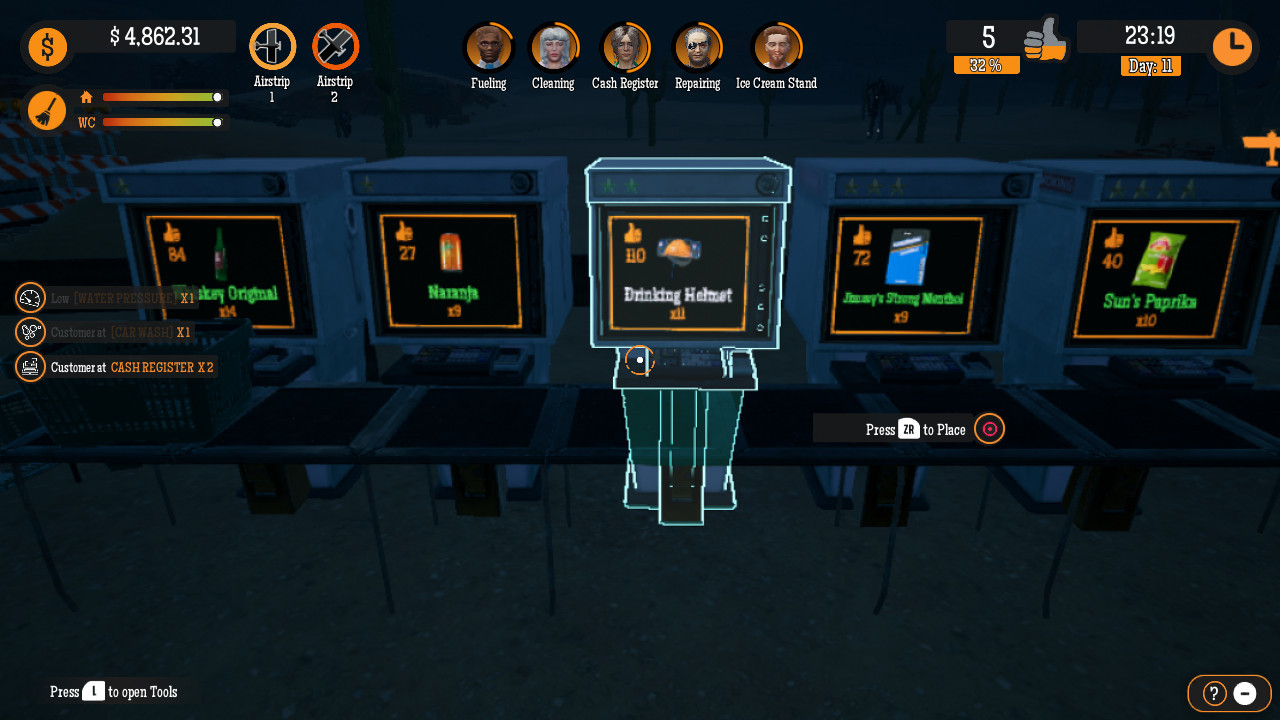Collapse the UI with the minus button

[x=1244, y=693]
